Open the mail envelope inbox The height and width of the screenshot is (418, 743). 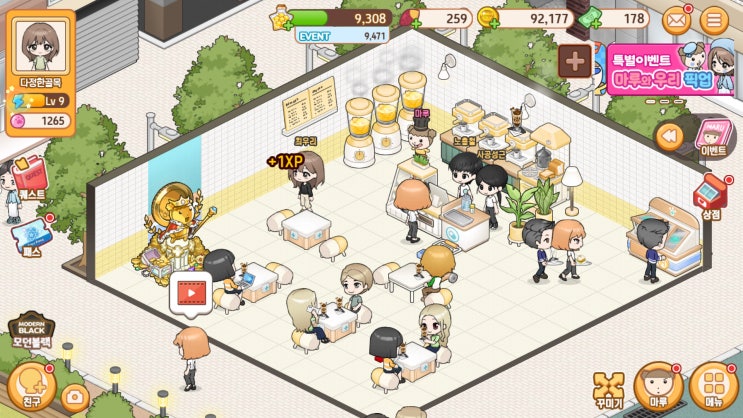[x=677, y=19]
